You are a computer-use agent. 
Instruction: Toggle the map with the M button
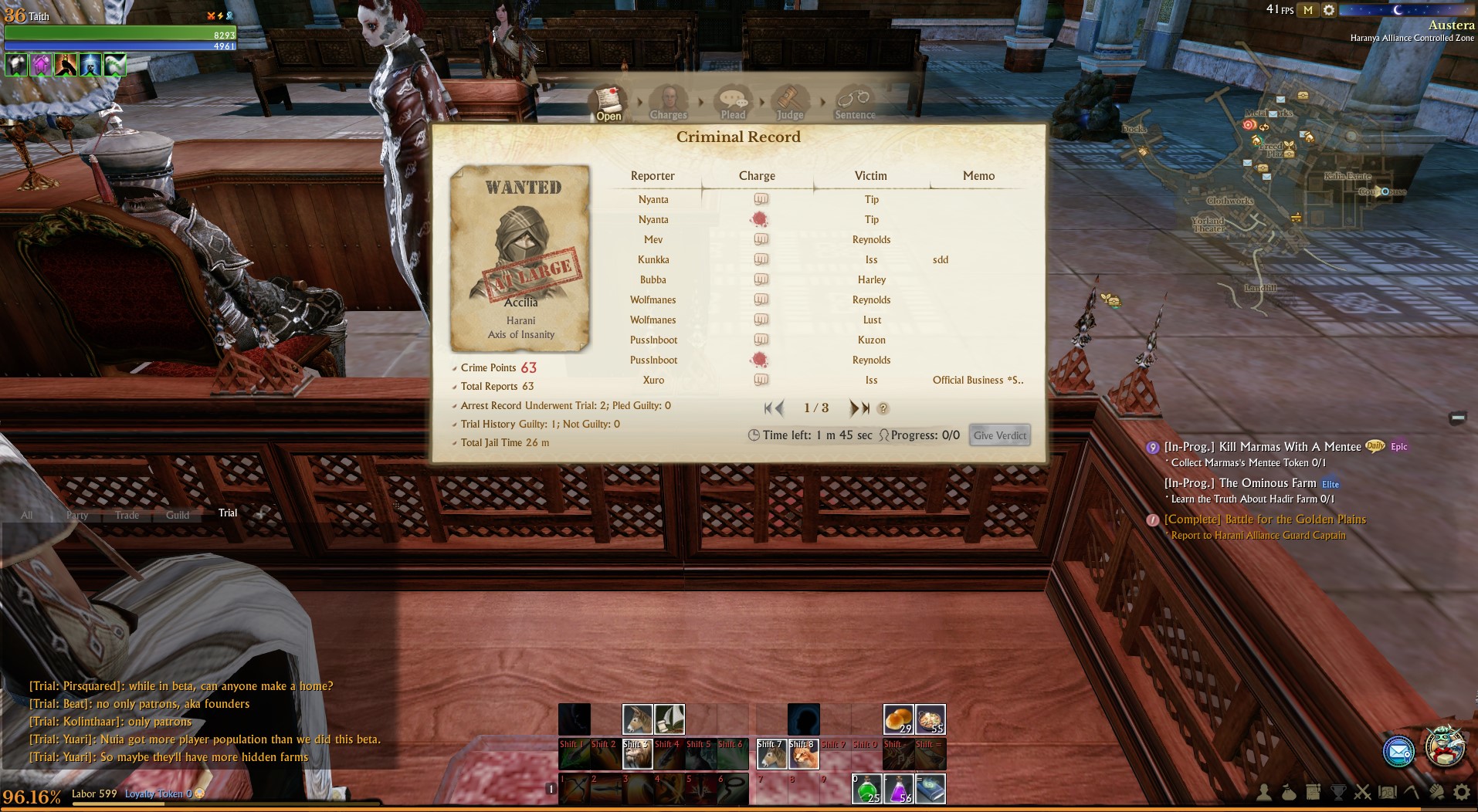click(x=1307, y=10)
